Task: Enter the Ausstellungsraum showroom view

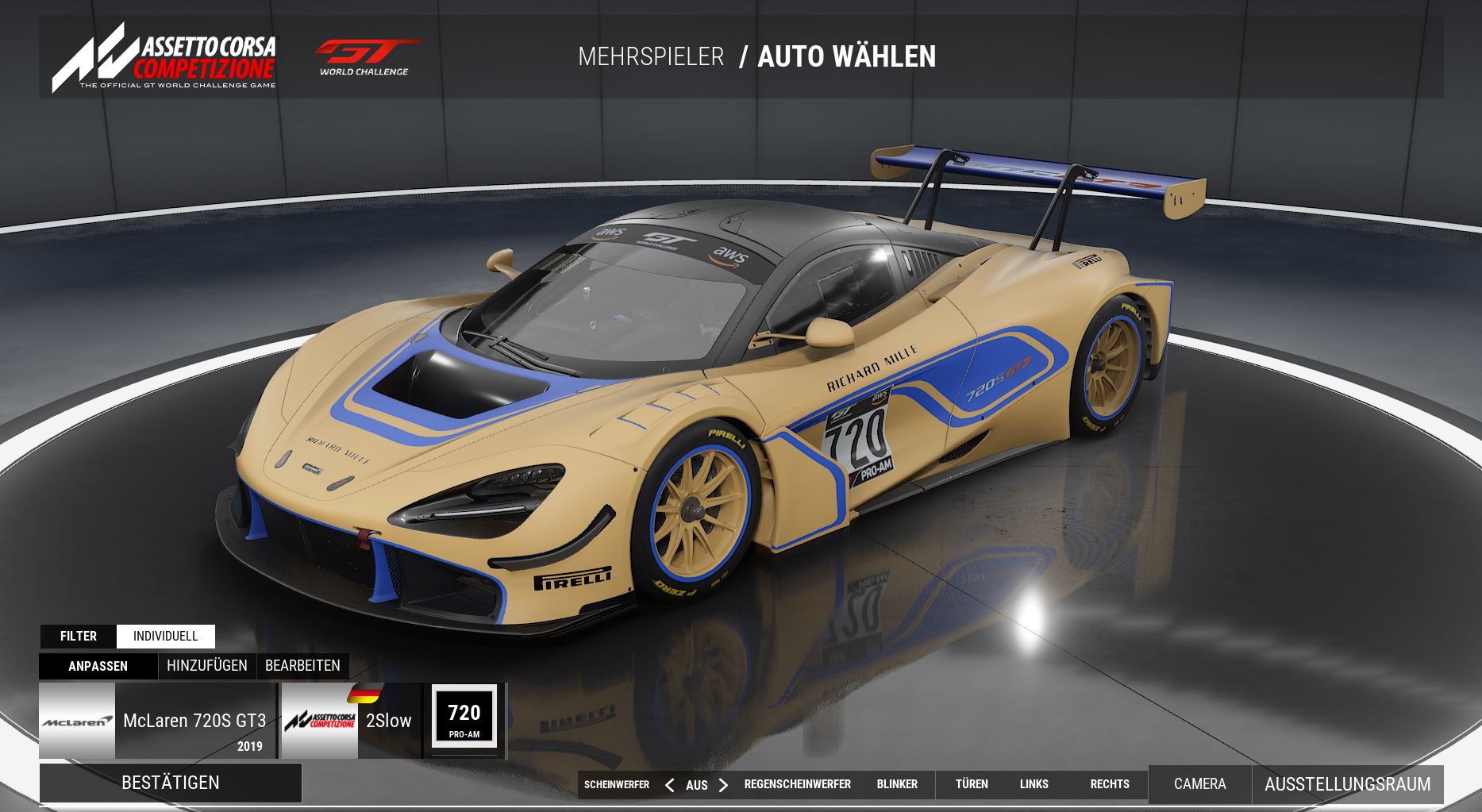Action: click(x=1347, y=784)
